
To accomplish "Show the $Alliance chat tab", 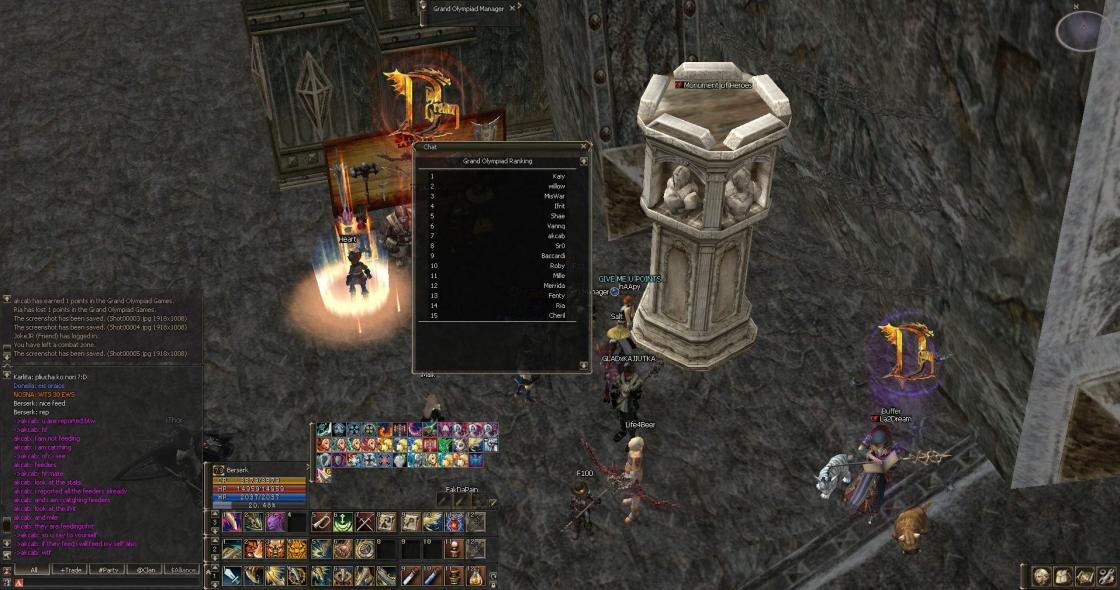I will pos(183,569).
